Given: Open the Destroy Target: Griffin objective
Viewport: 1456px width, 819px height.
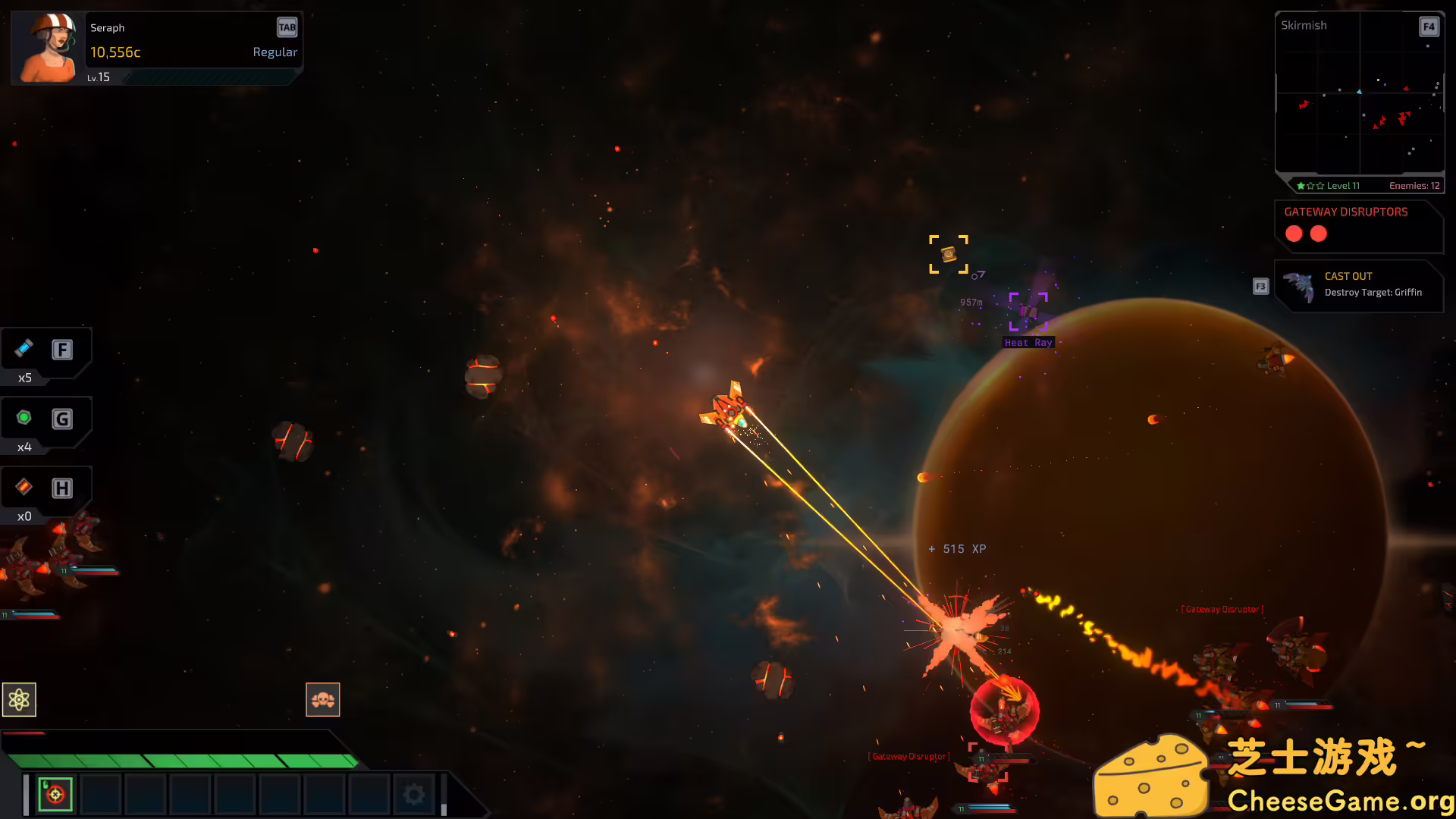Looking at the screenshot, I should coord(1373,292).
